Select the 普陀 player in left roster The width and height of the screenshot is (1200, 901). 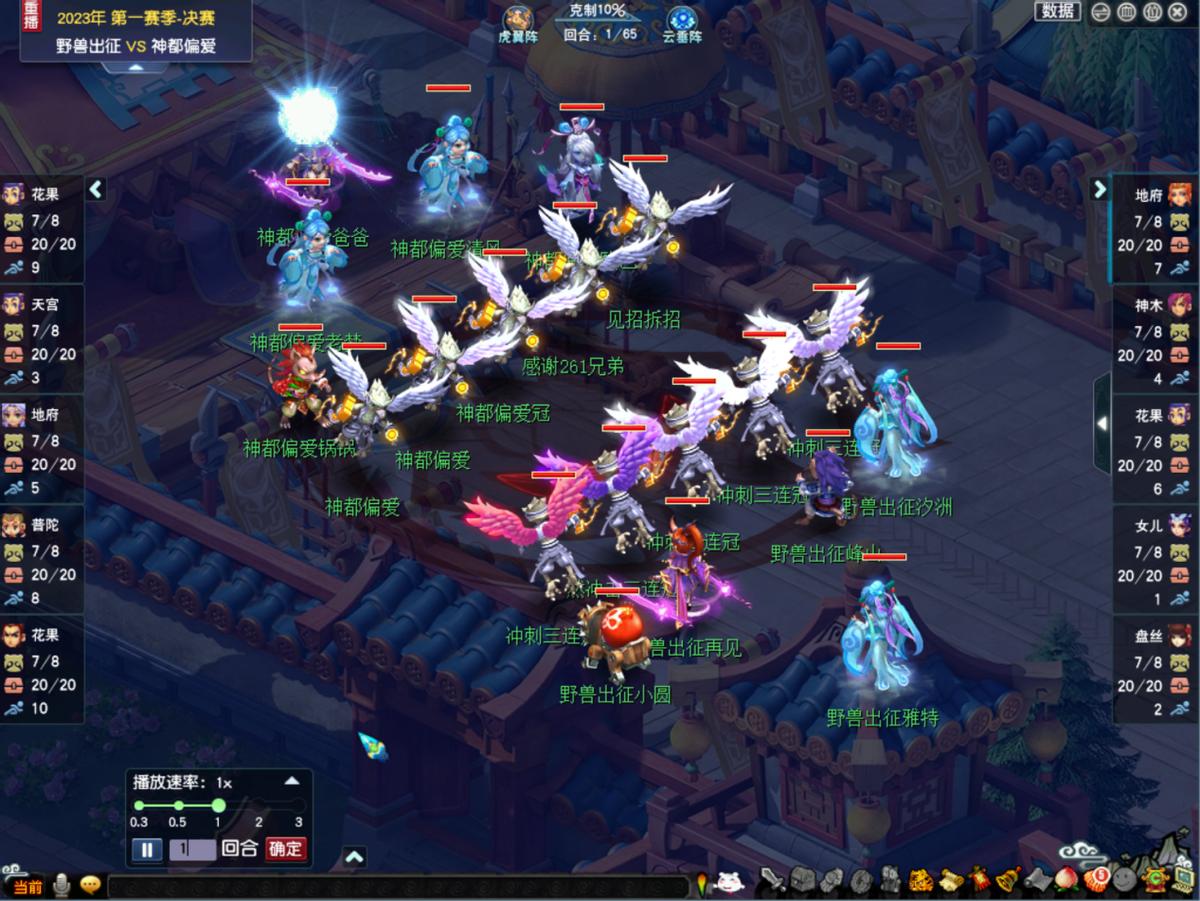tap(42, 548)
